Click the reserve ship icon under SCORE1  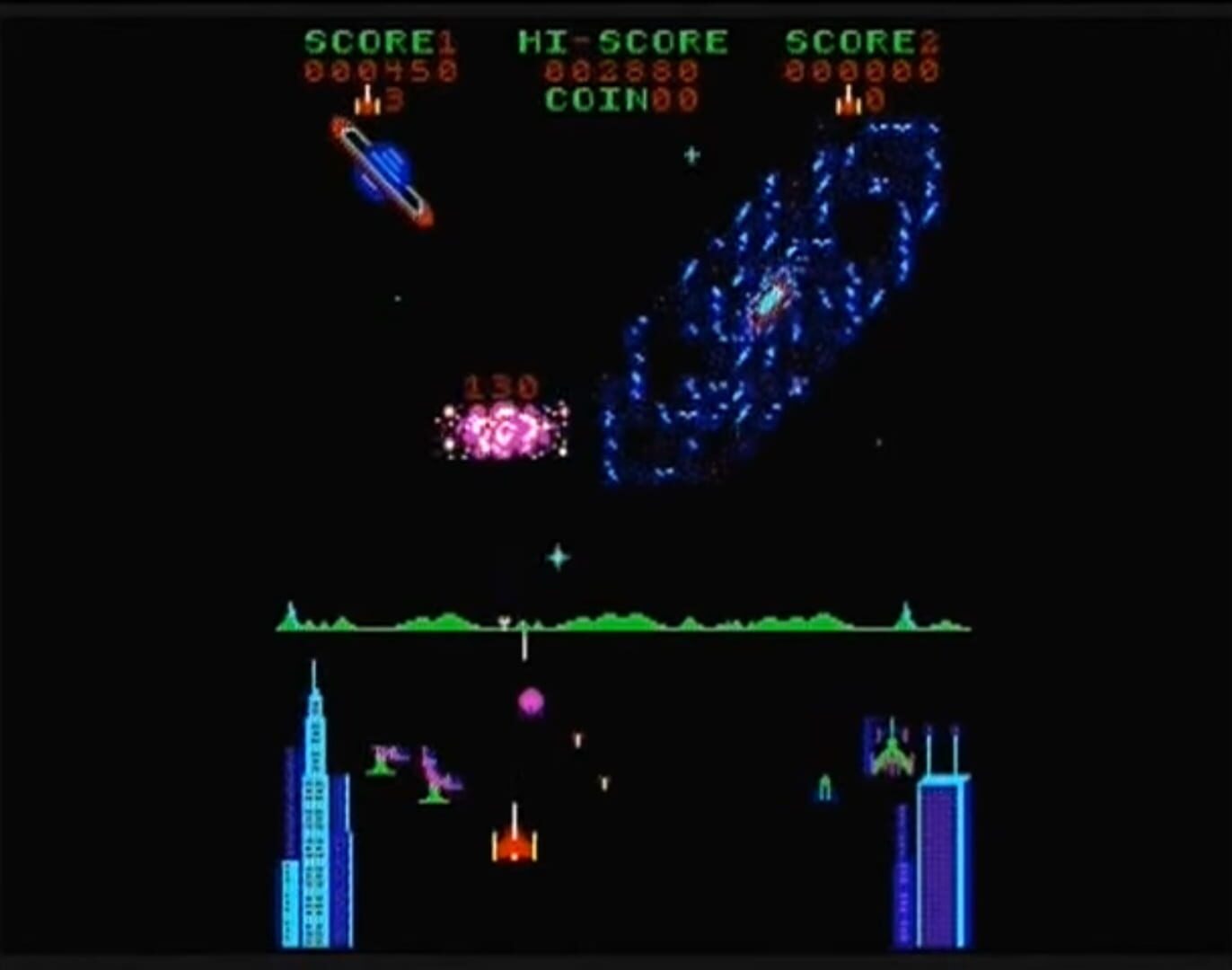(368, 101)
